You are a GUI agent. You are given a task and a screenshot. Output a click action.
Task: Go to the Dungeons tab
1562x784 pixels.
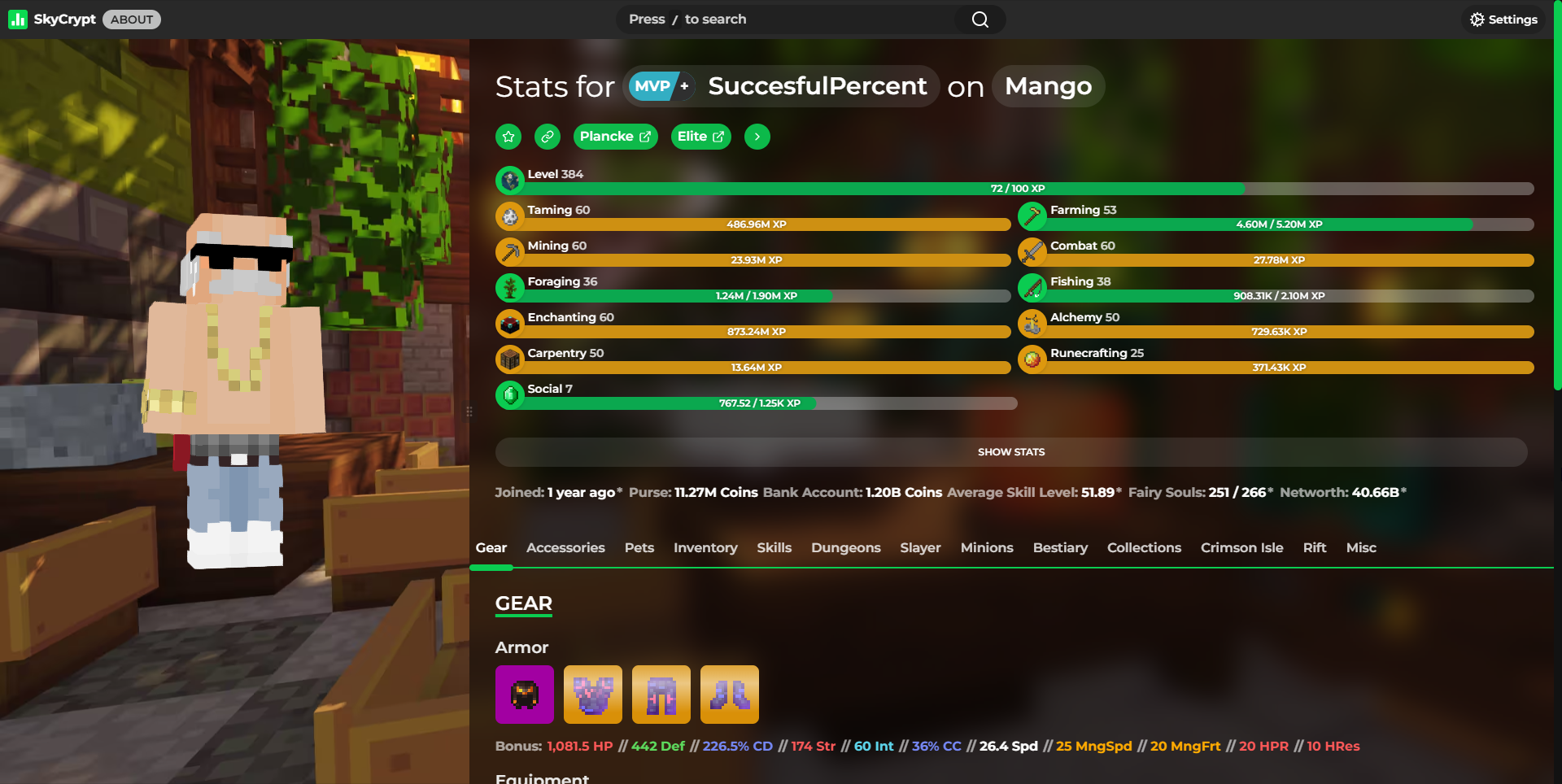click(845, 548)
